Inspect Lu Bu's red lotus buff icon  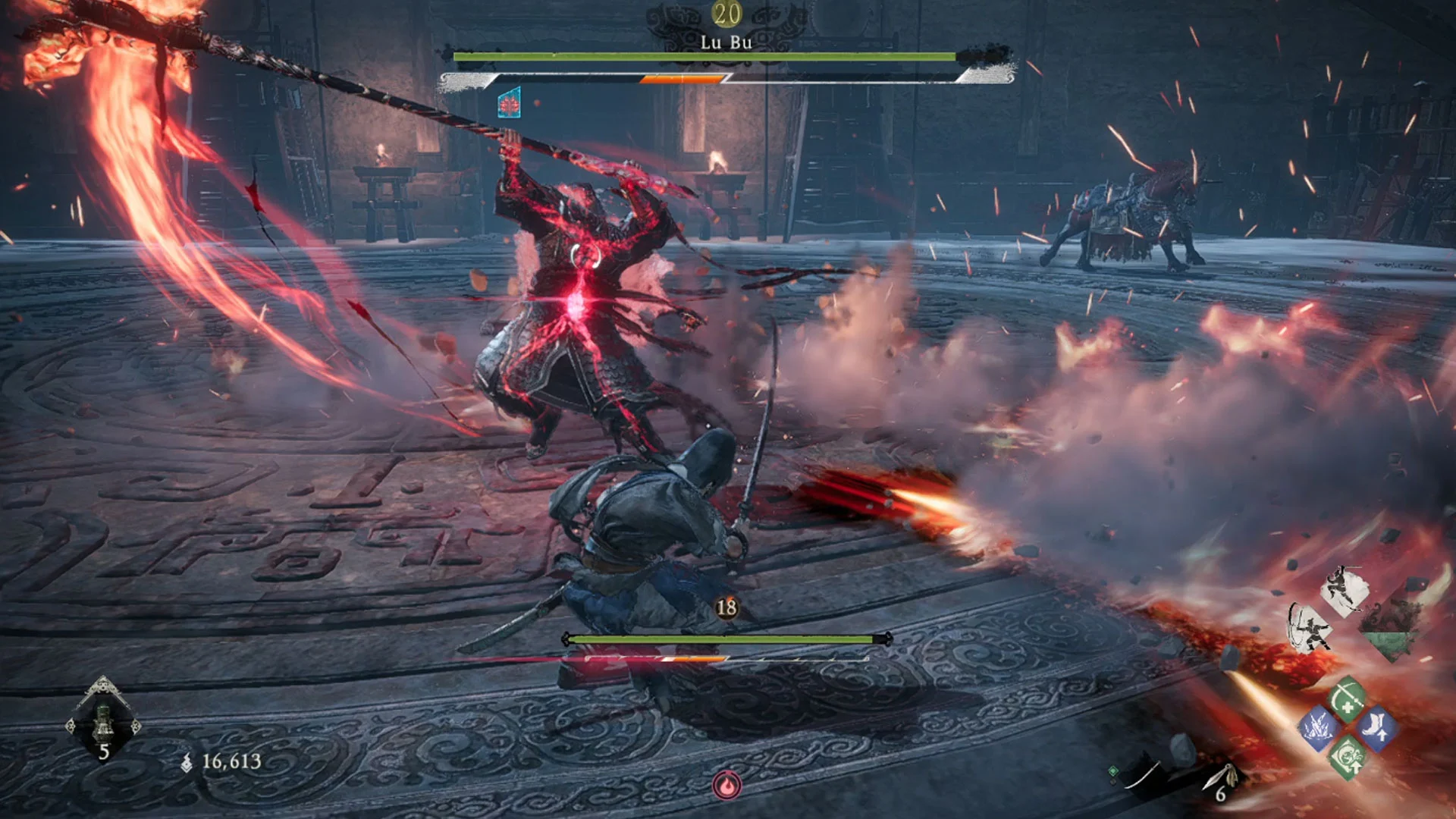pos(509,103)
